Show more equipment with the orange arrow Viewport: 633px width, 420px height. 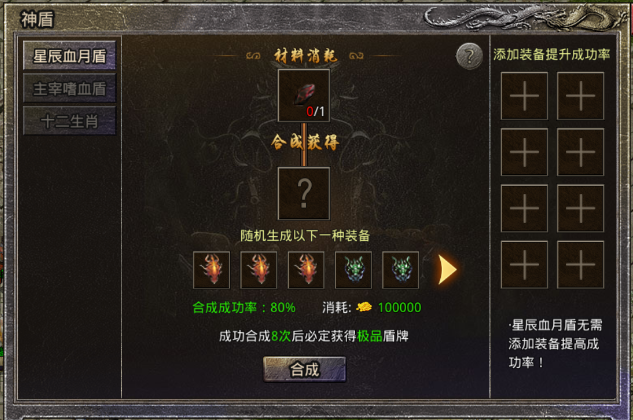click(449, 269)
